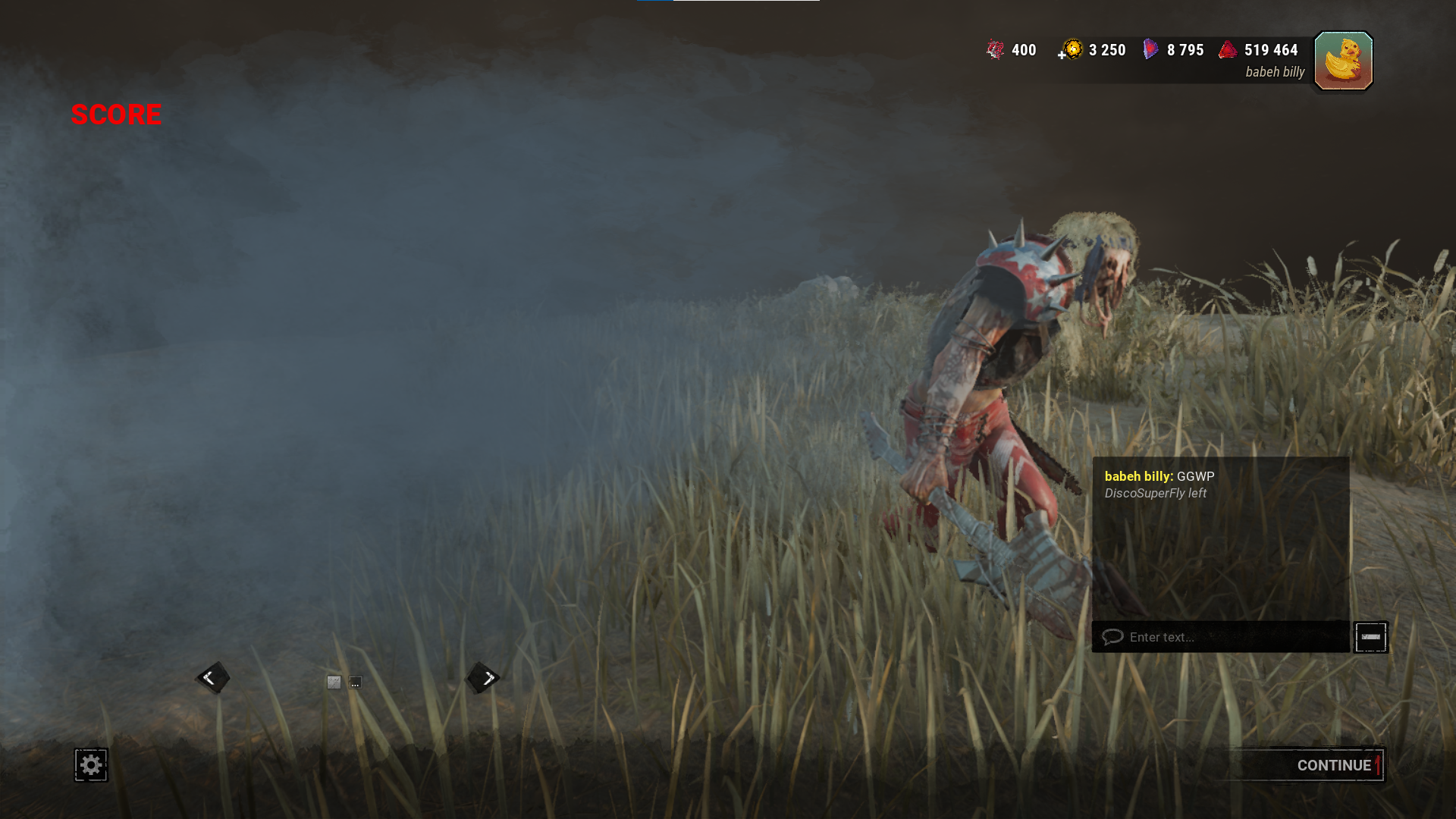Advance to the next score page arrow
Image resolution: width=1456 pixels, height=819 pixels.
point(484,678)
